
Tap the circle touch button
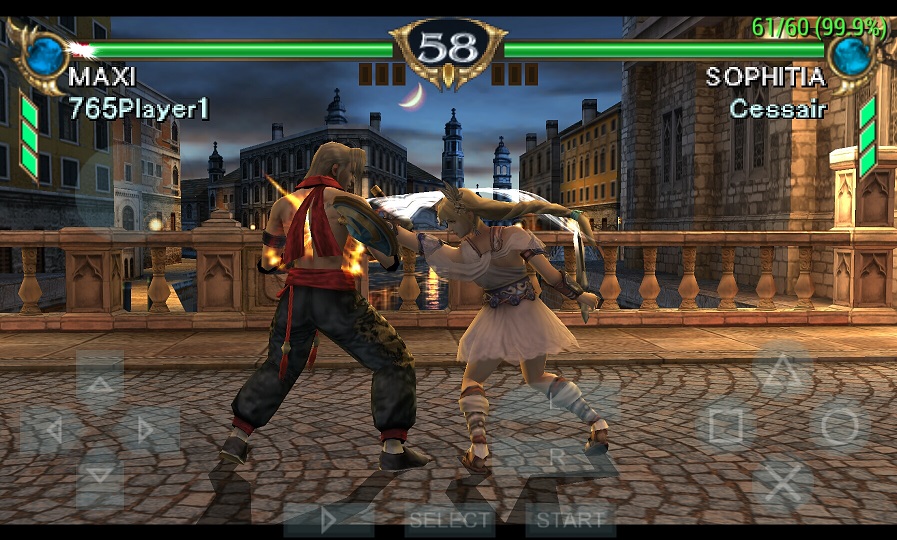(x=838, y=427)
